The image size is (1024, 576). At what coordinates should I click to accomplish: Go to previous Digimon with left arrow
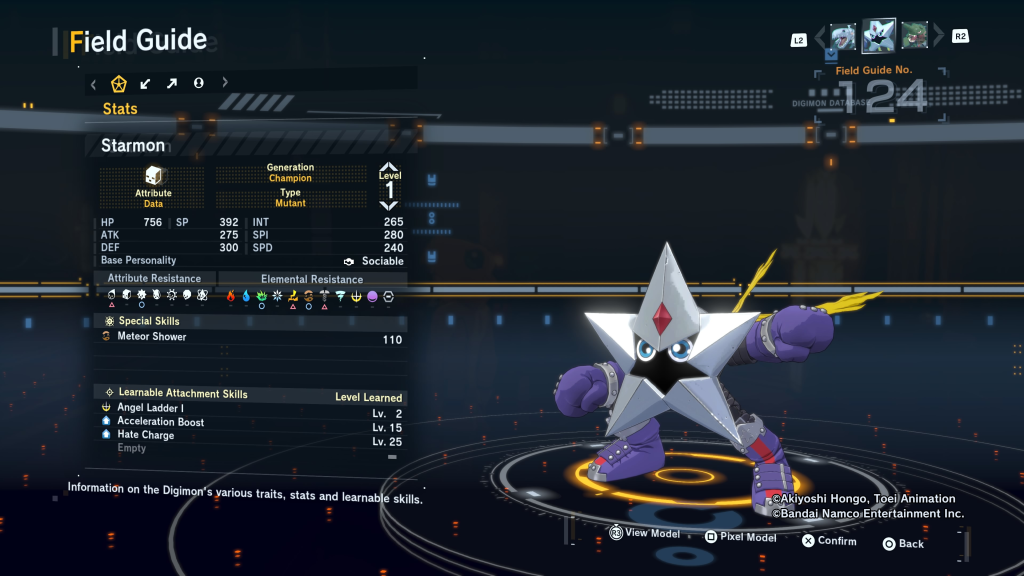[x=821, y=38]
